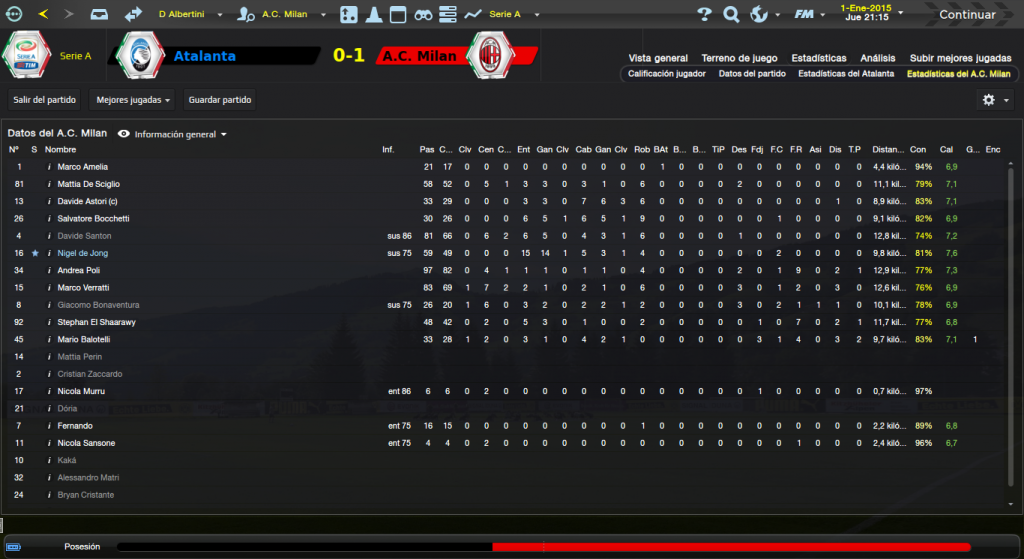The height and width of the screenshot is (559, 1024).
Task: Show Calificación jugador view
Action: [666, 74]
